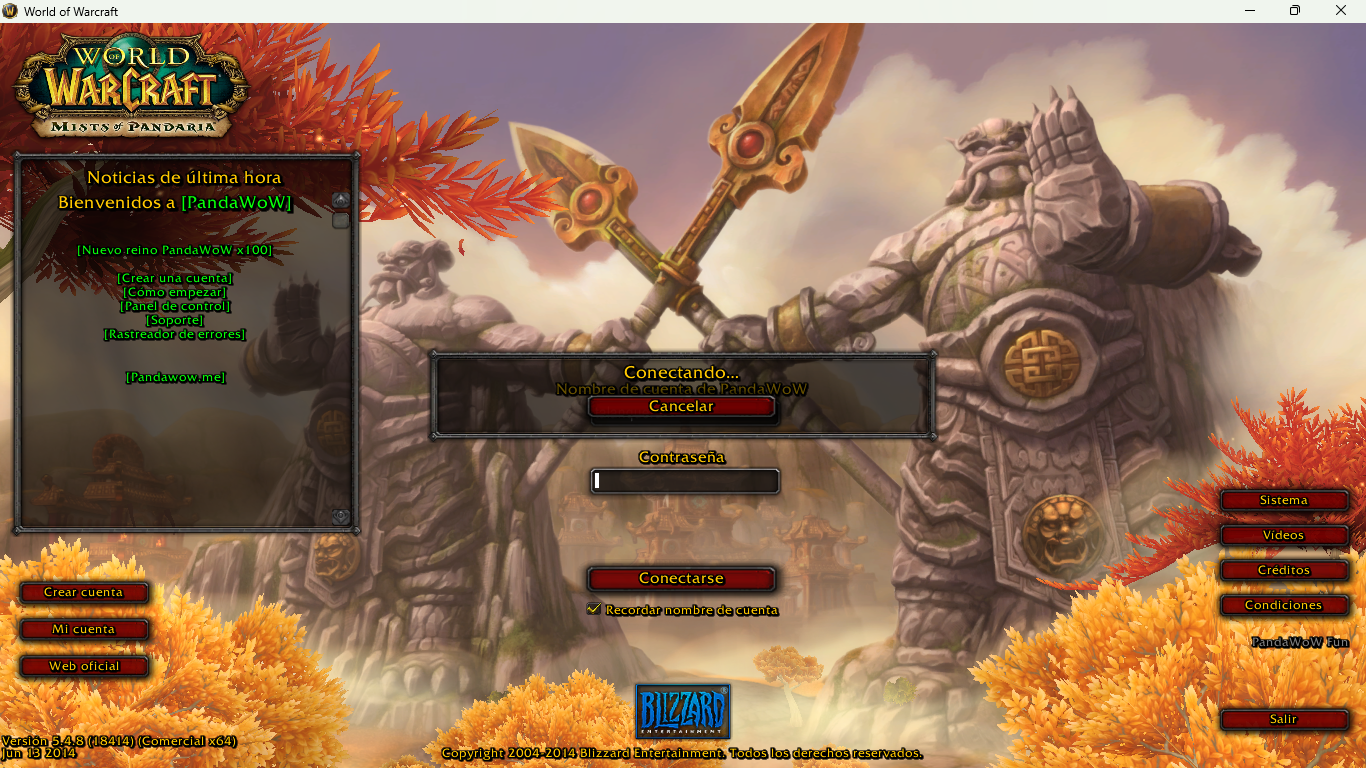Open the Sistema options menu
Image resolution: width=1366 pixels, height=768 pixels.
[x=1283, y=500]
